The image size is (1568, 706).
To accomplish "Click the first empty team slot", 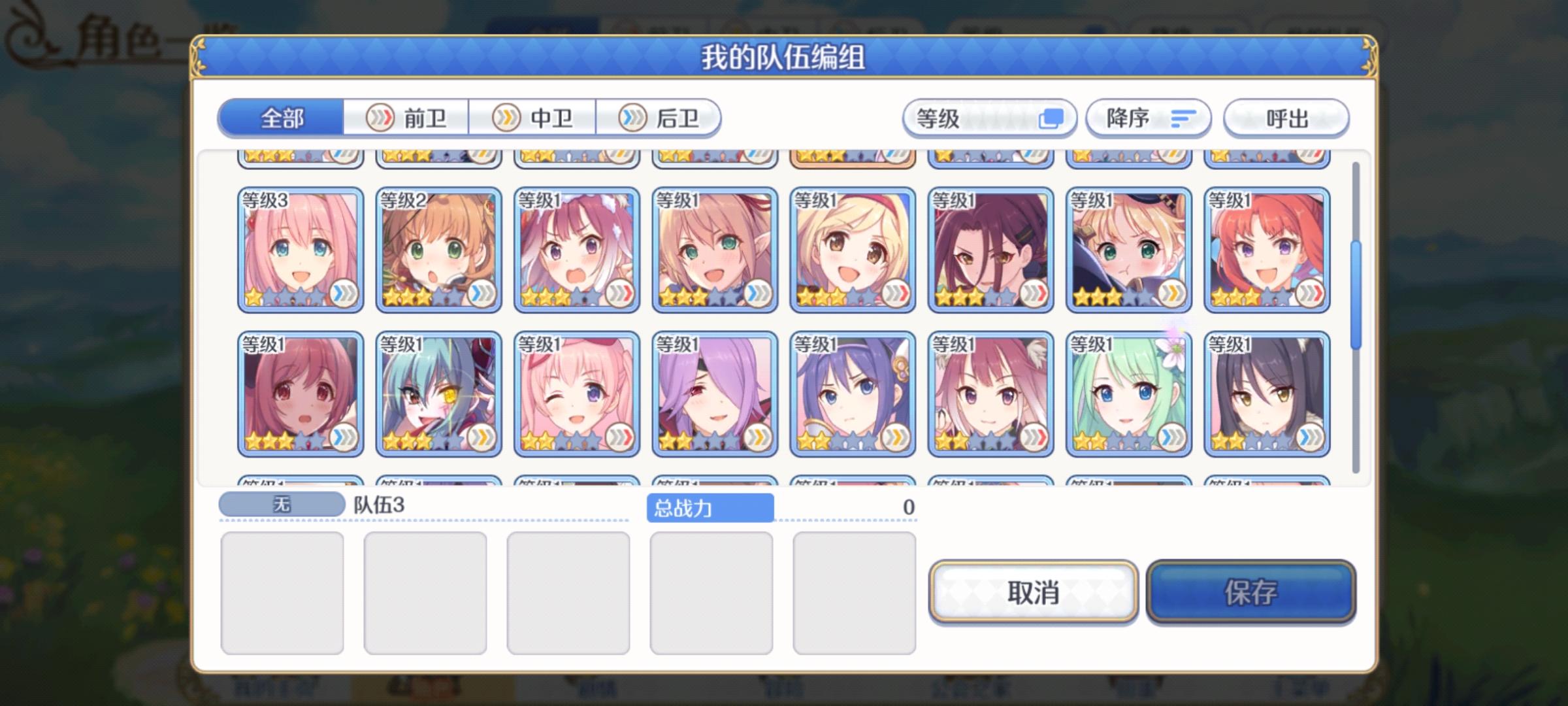I will (x=284, y=592).
